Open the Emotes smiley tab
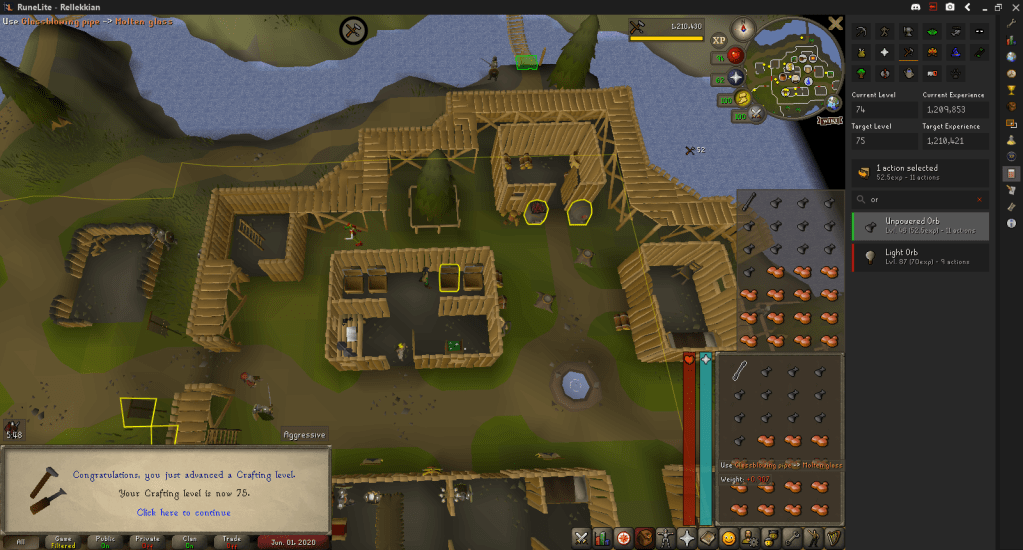Viewport: 1023px width, 550px height. coord(728,538)
